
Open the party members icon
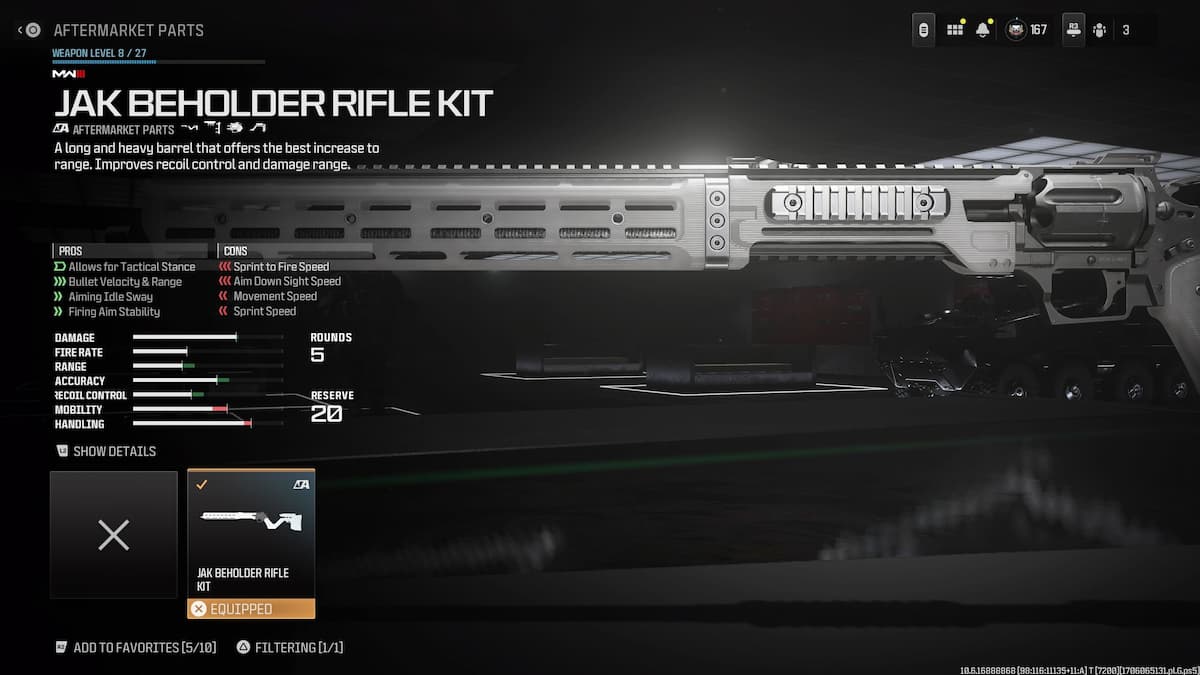1100,30
